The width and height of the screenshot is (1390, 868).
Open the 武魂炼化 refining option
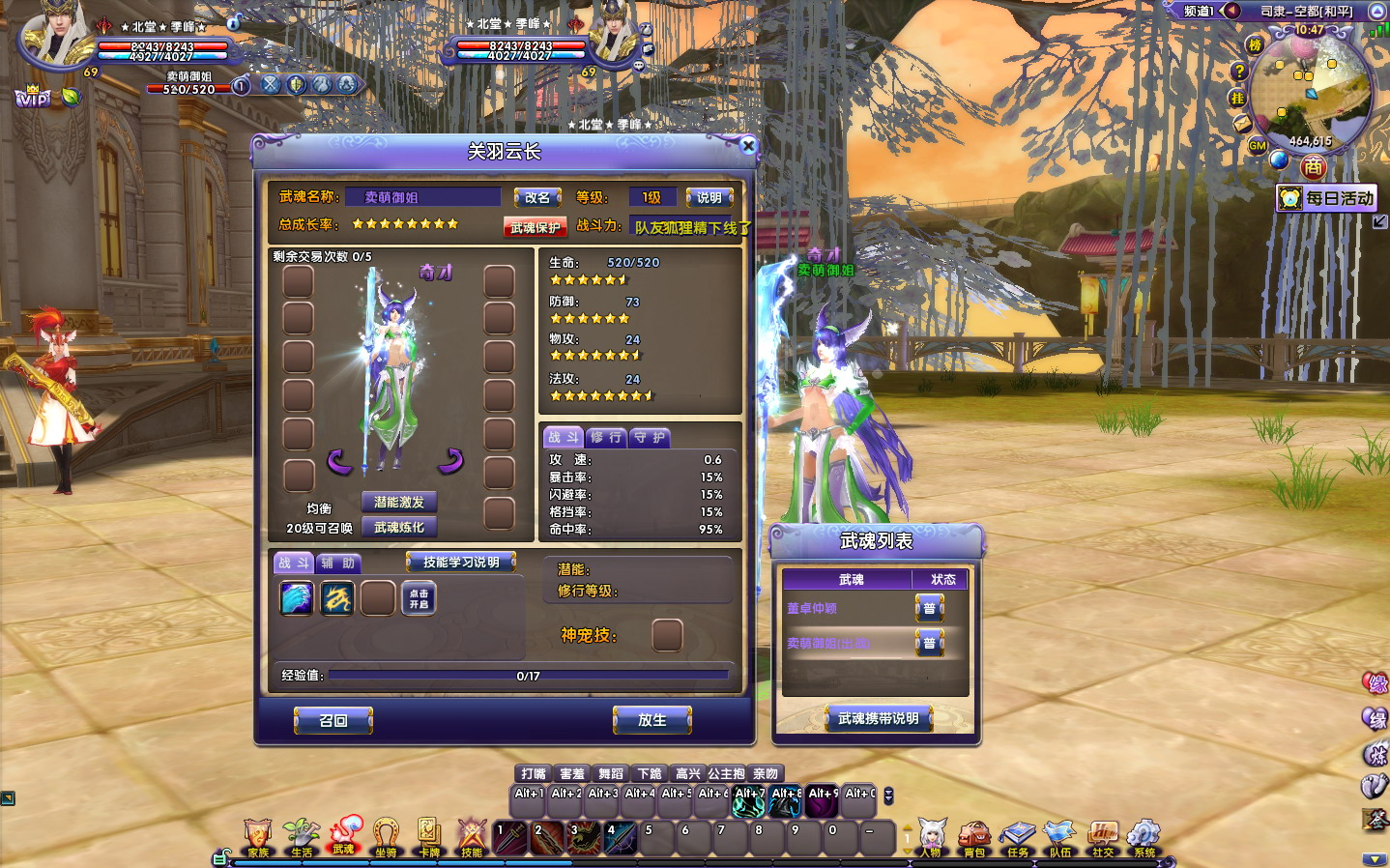coord(398,527)
